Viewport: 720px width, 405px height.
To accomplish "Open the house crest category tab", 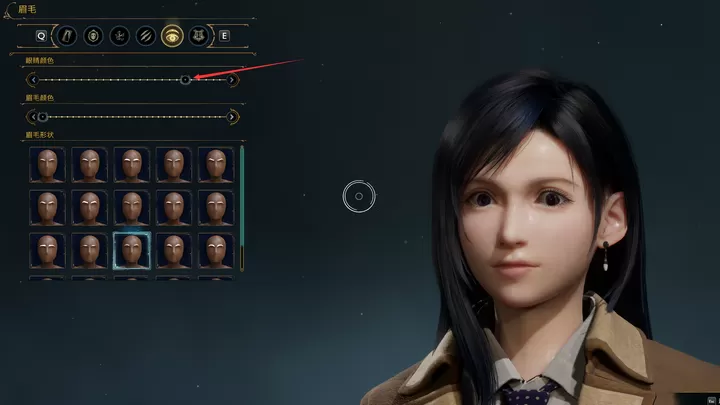I will coord(197,36).
